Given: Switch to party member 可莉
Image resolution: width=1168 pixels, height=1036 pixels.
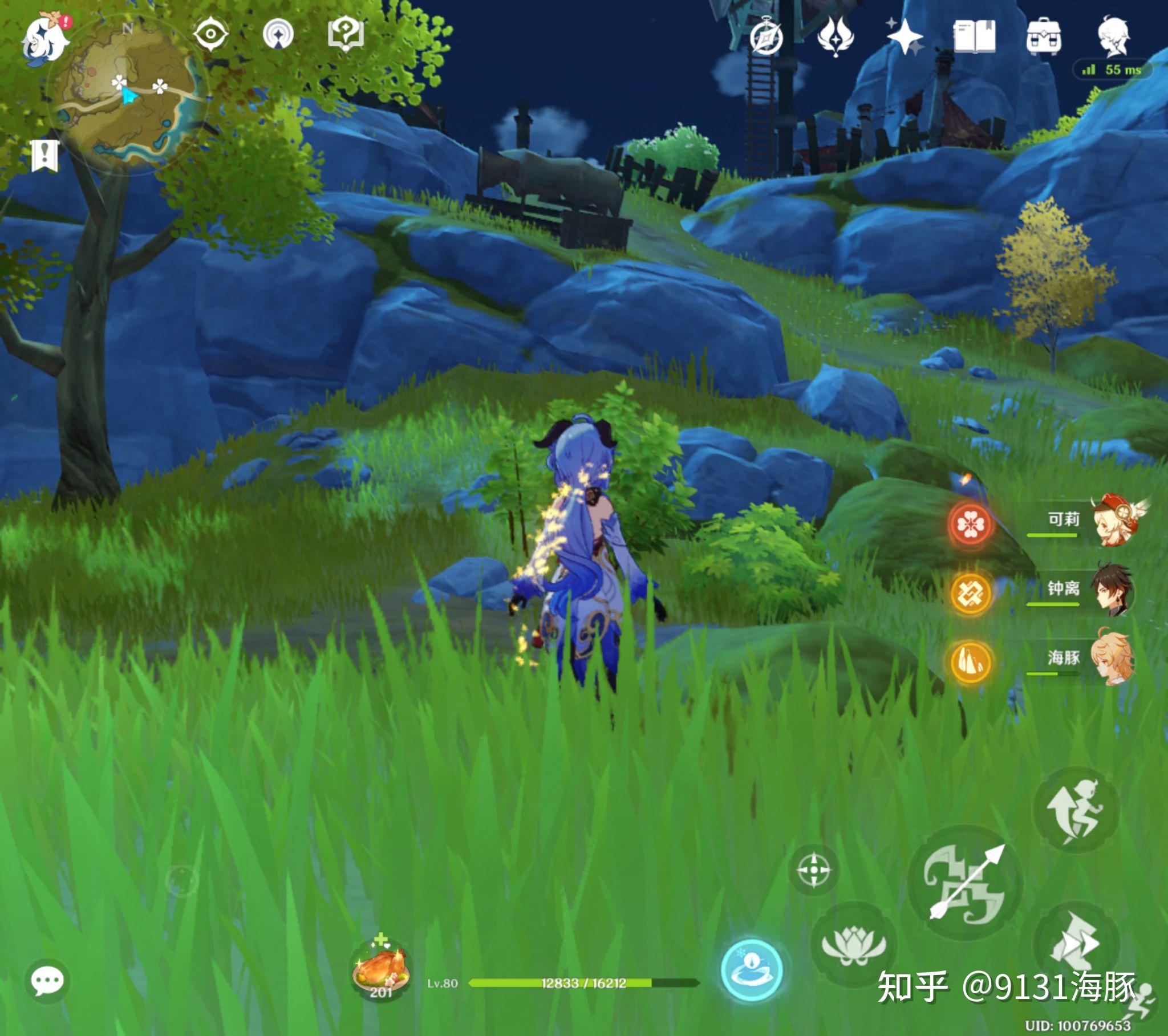Looking at the screenshot, I should tap(1112, 521).
